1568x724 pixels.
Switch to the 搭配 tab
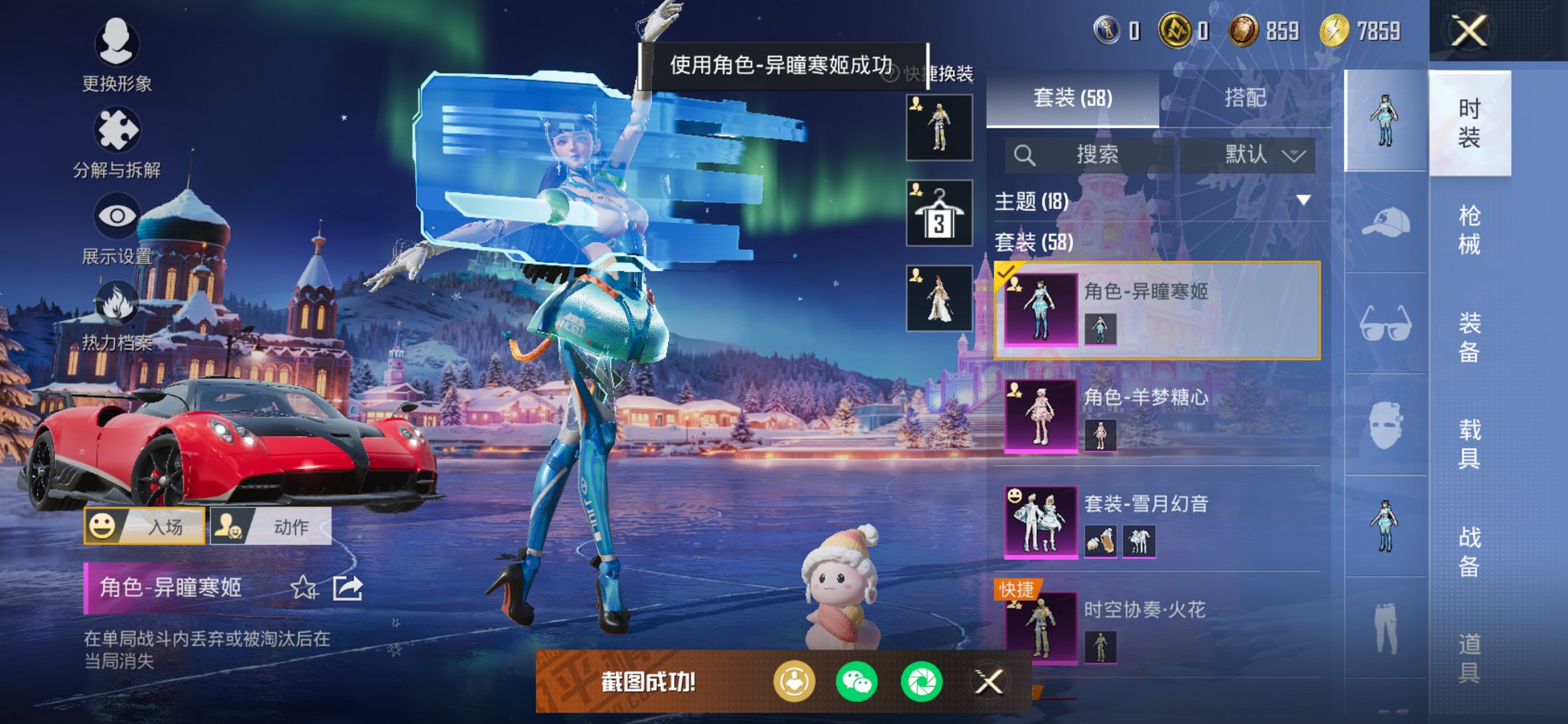[x=1247, y=99]
